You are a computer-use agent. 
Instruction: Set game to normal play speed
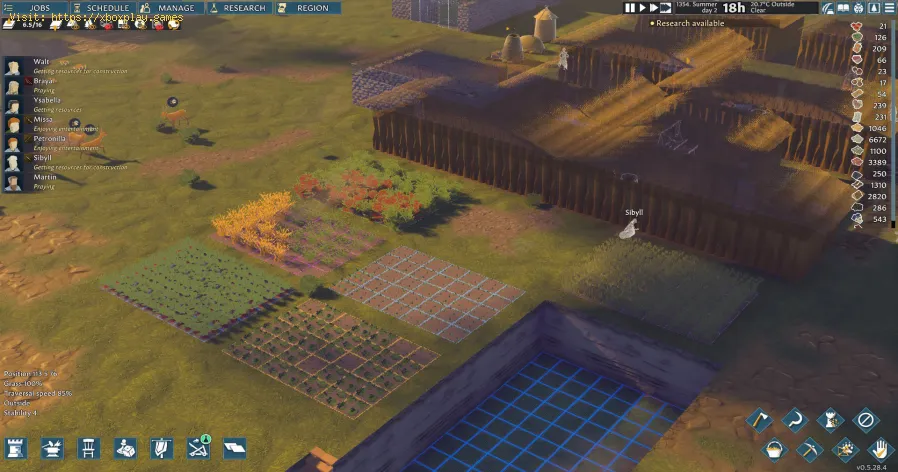(x=645, y=8)
